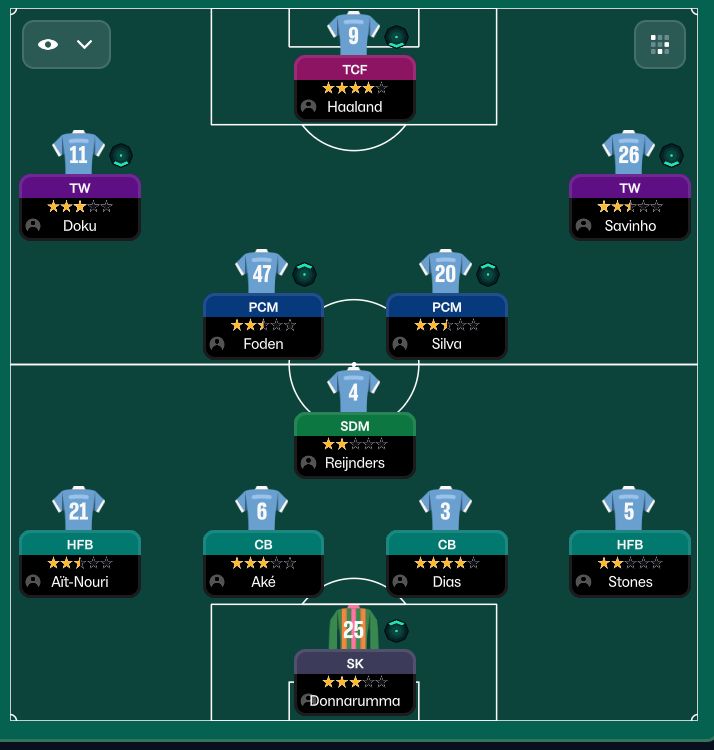
Task: Click the role icon beside Donnarumma's shirt
Action: pyautogui.click(x=396, y=630)
